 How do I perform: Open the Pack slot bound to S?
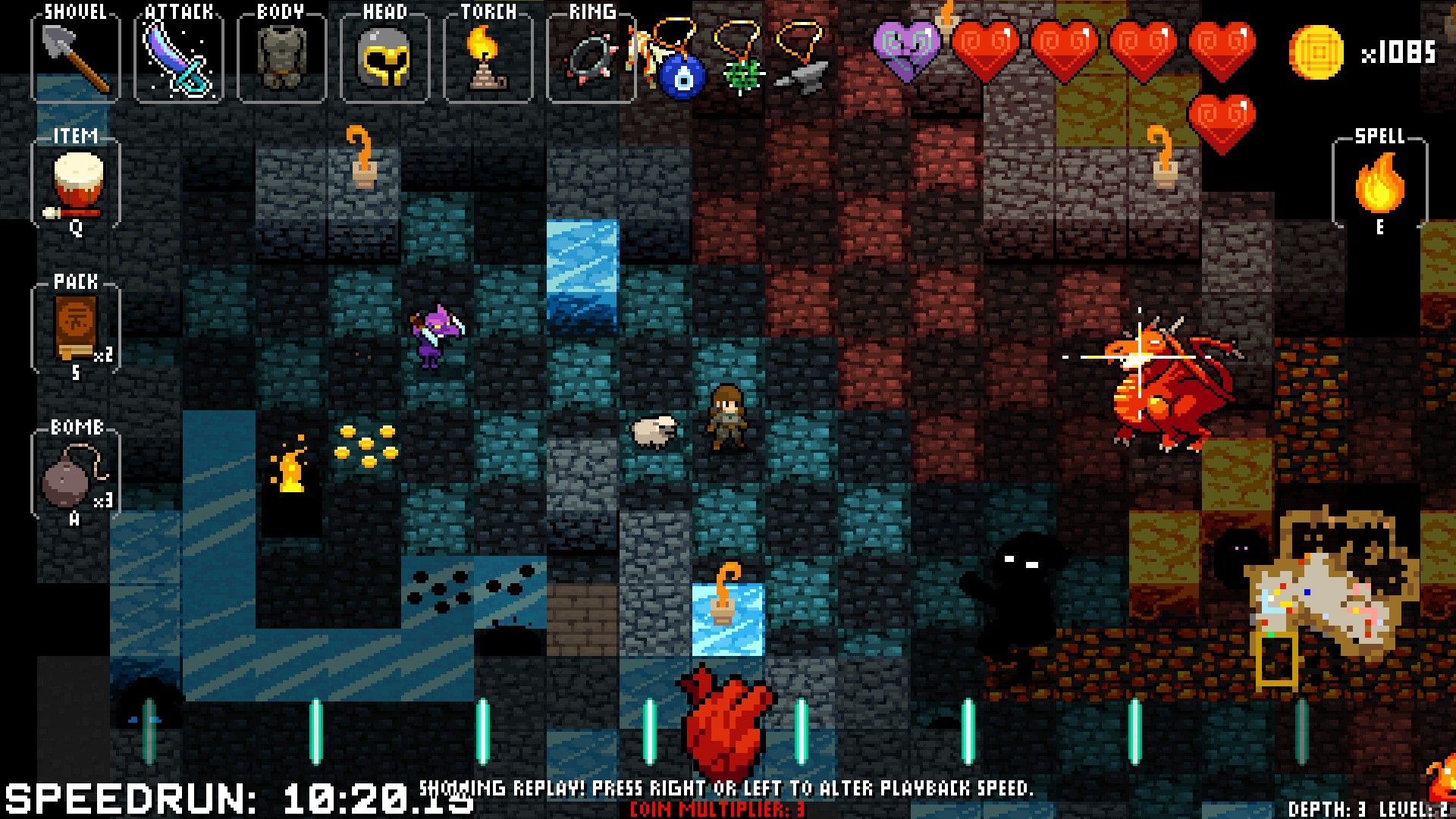pos(74,326)
